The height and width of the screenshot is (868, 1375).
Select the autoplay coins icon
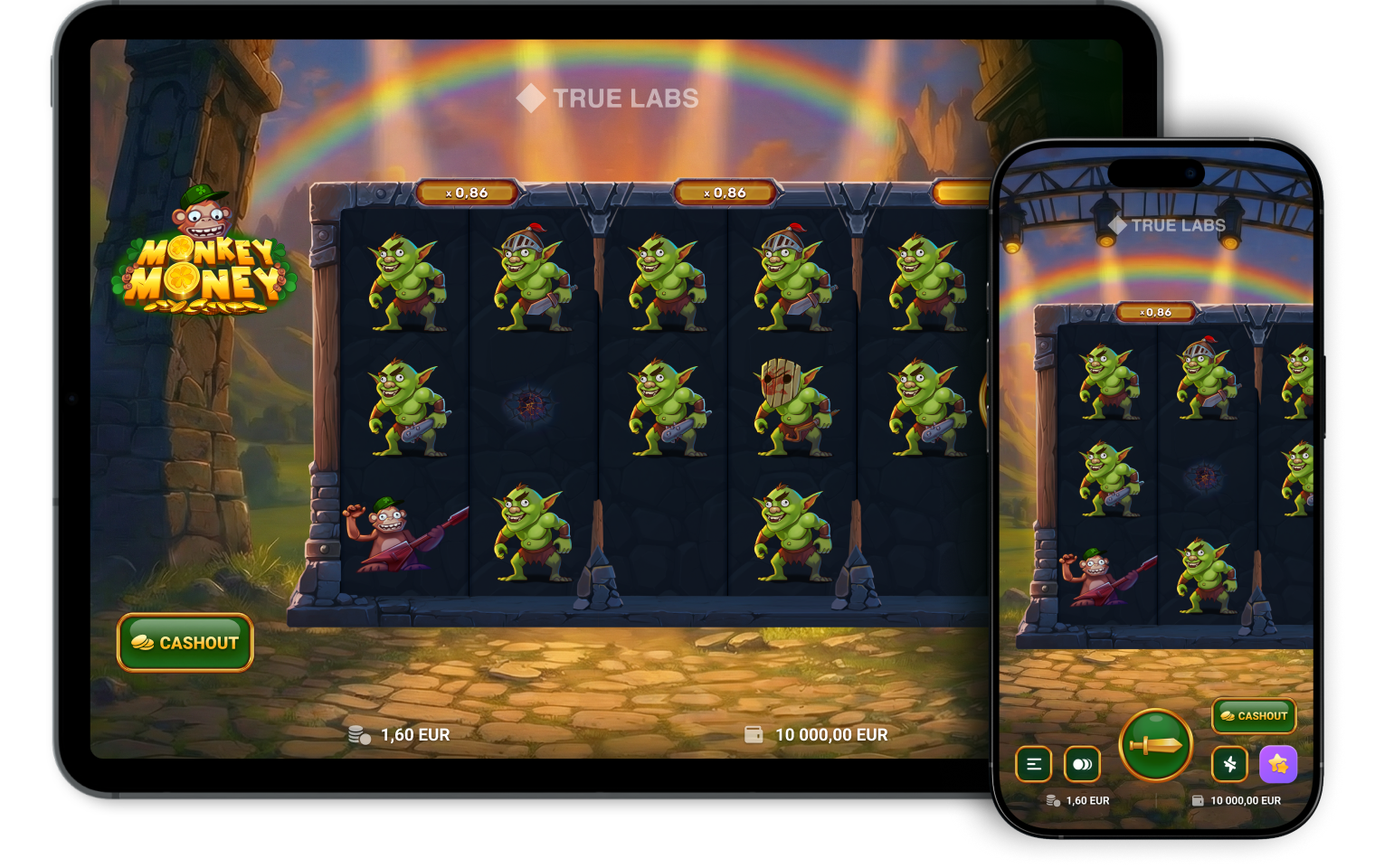tap(1082, 765)
